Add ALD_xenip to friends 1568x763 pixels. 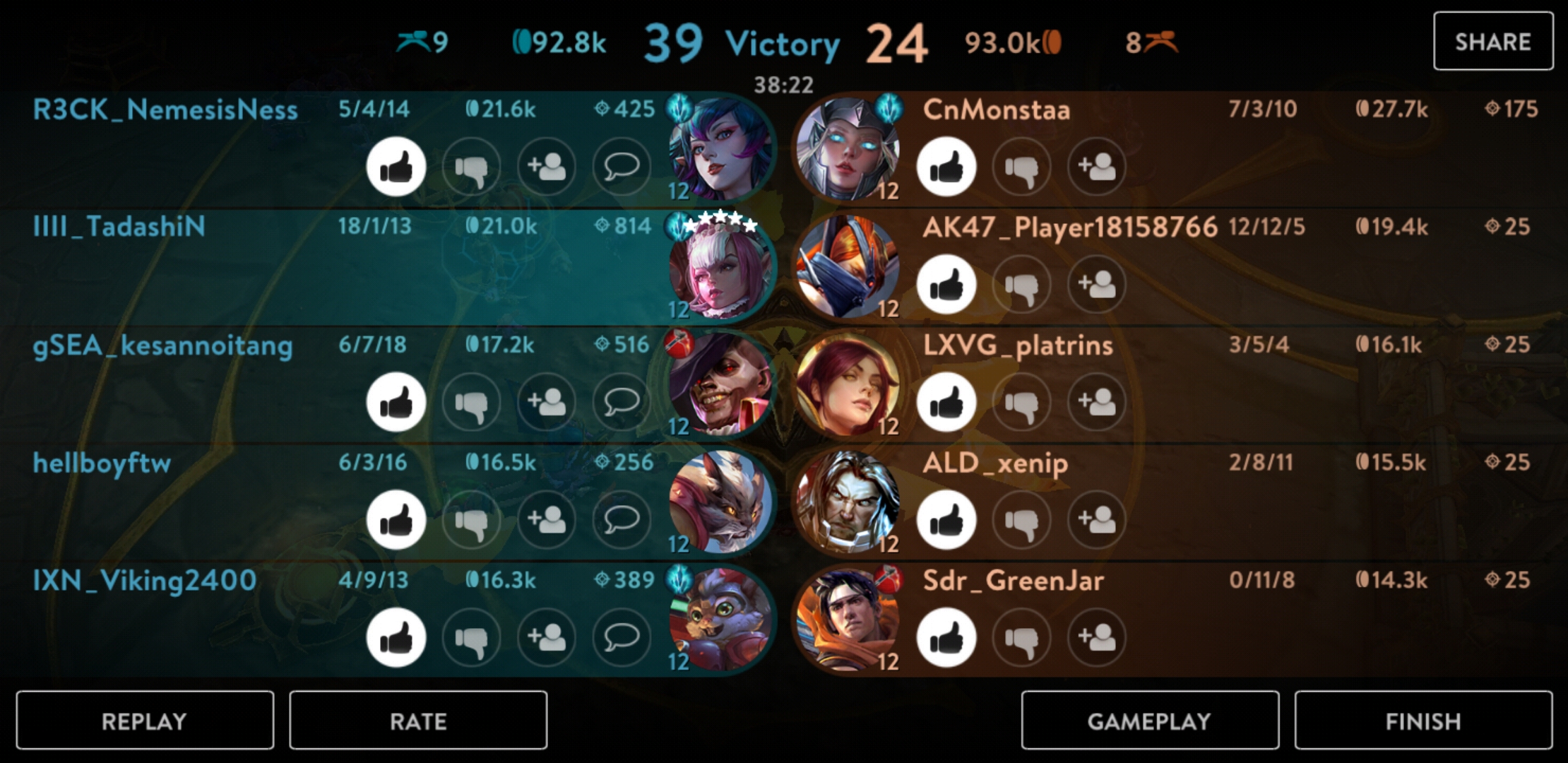(x=1096, y=520)
